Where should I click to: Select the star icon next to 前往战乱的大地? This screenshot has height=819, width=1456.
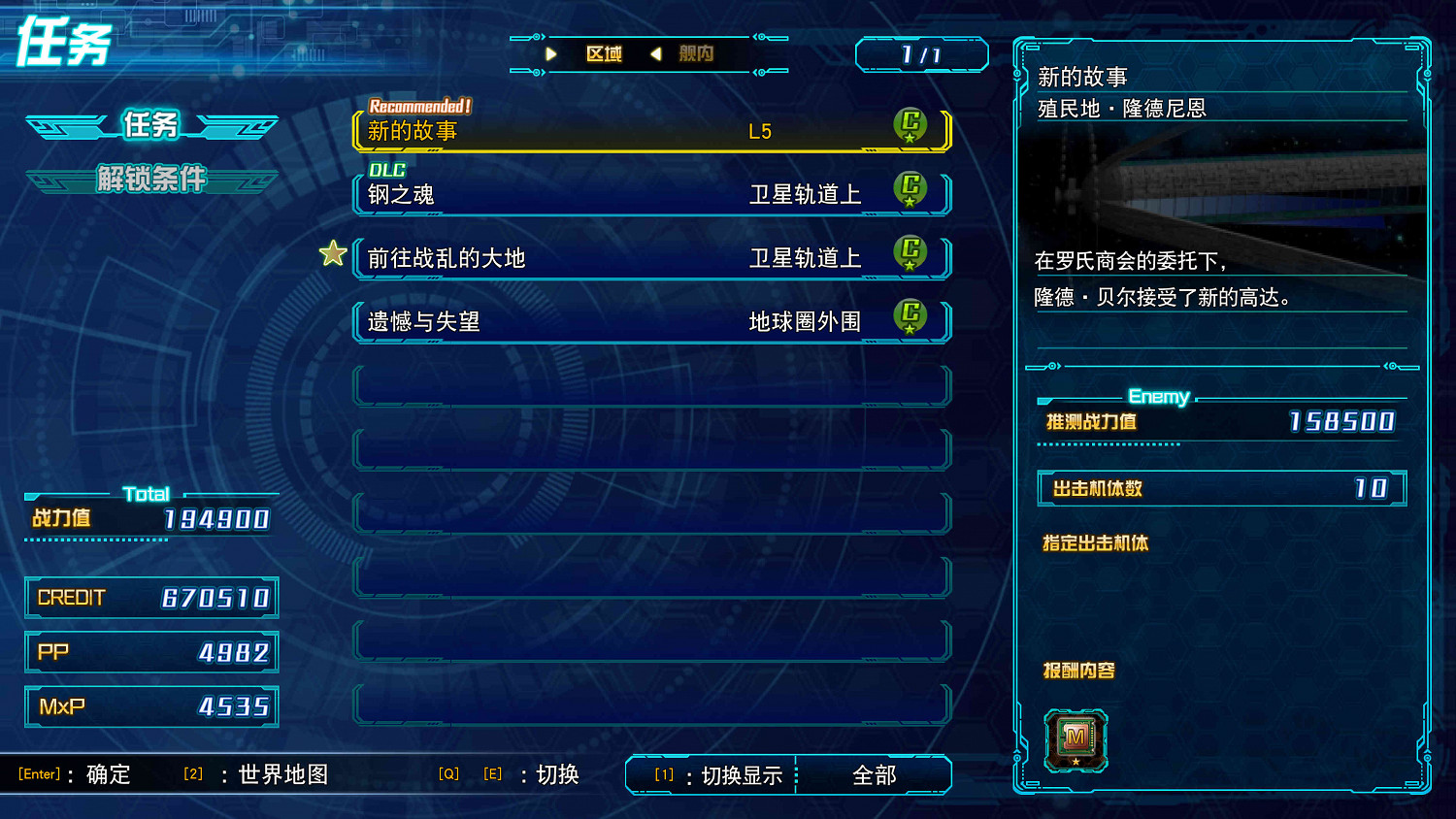333,253
